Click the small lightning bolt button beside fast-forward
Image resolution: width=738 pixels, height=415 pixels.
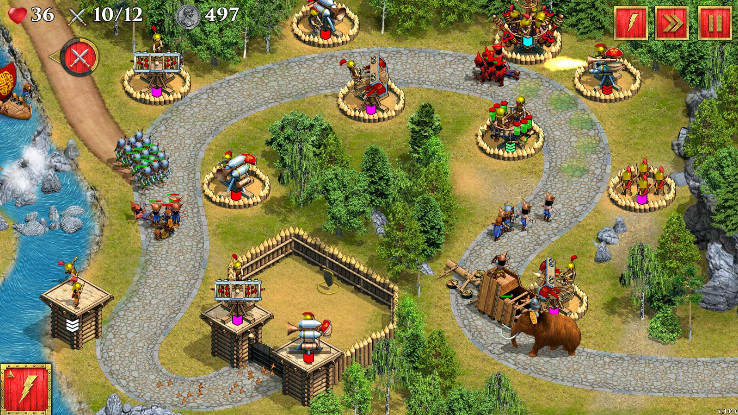click(x=630, y=23)
